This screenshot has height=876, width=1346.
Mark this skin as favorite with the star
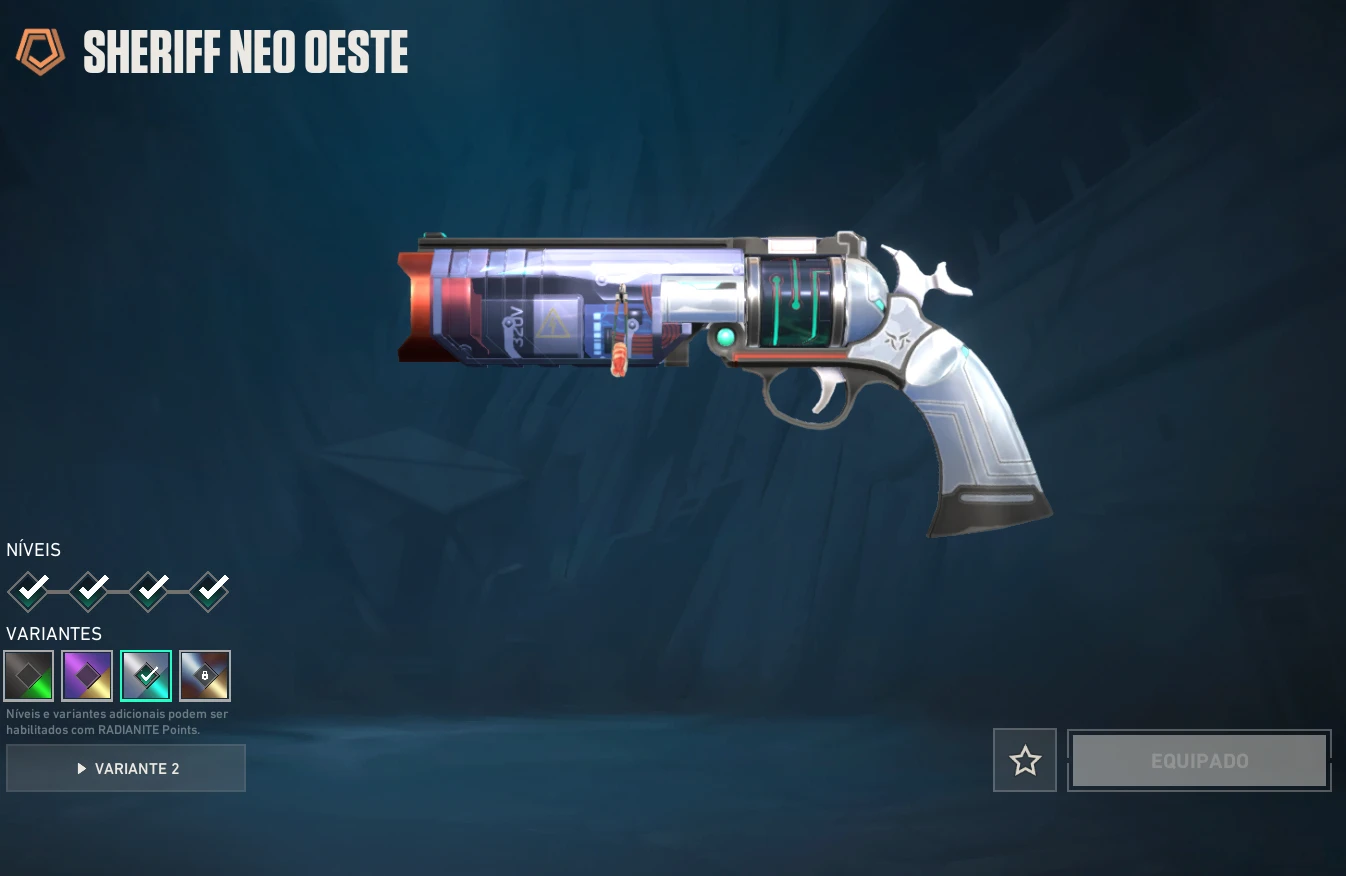click(x=1025, y=761)
